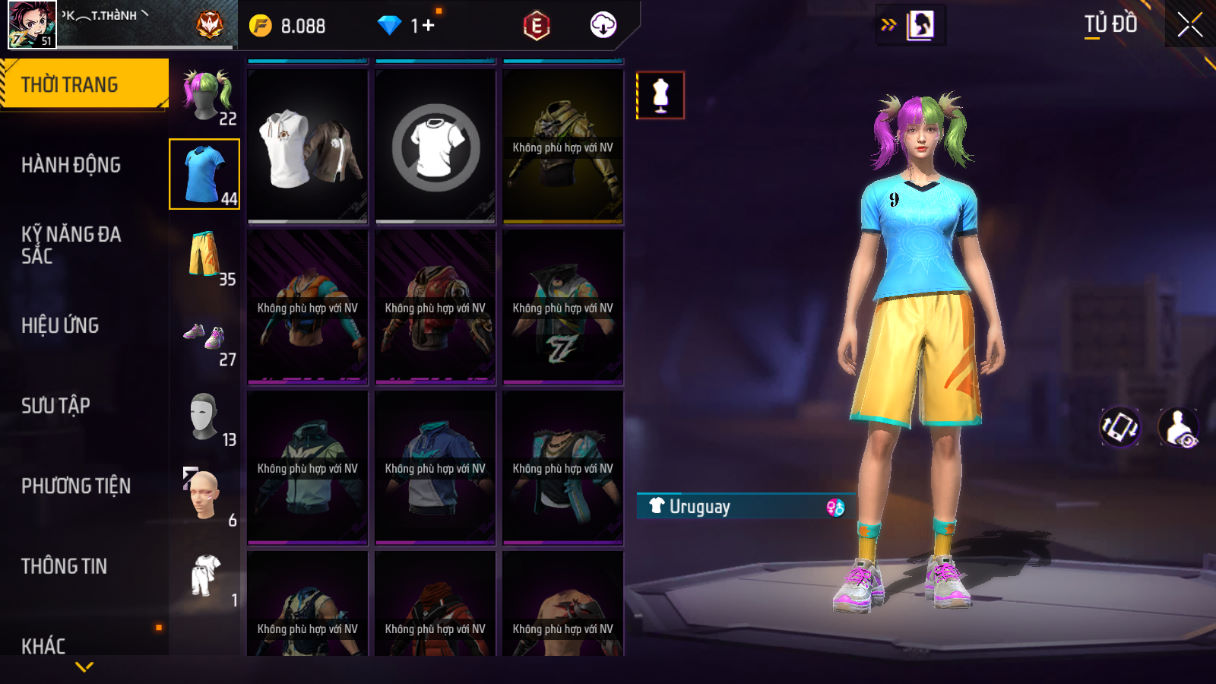Viewport: 1216px width, 684px height.
Task: Open KỸ NĂNG ĐA SẮC menu
Action: click(x=71, y=245)
